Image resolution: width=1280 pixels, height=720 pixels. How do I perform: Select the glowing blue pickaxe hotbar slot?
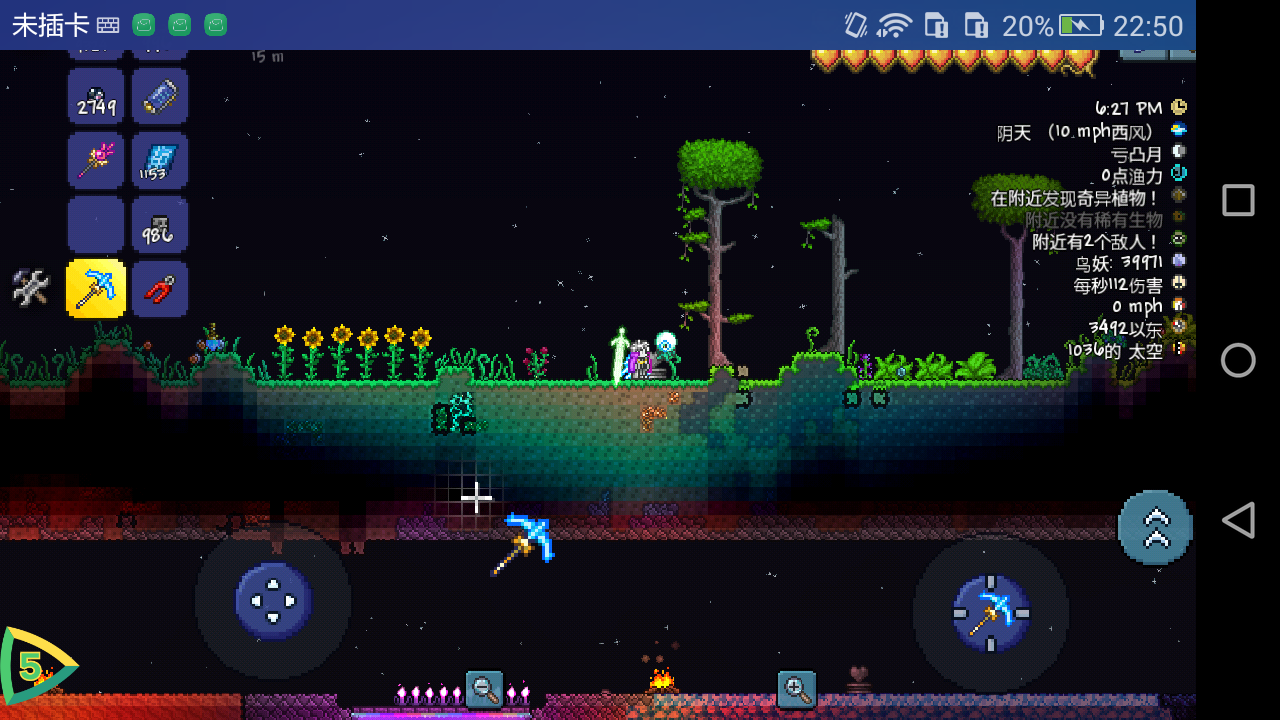(x=96, y=288)
